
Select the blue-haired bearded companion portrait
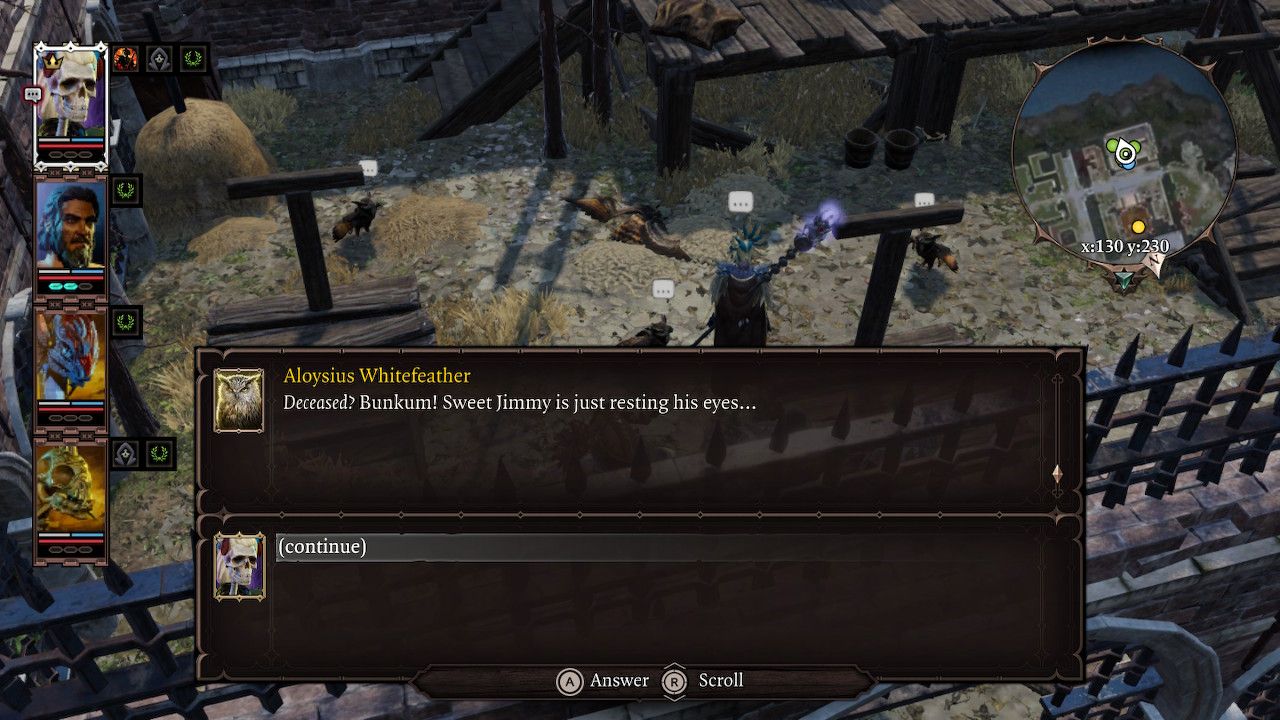pyautogui.click(x=70, y=225)
